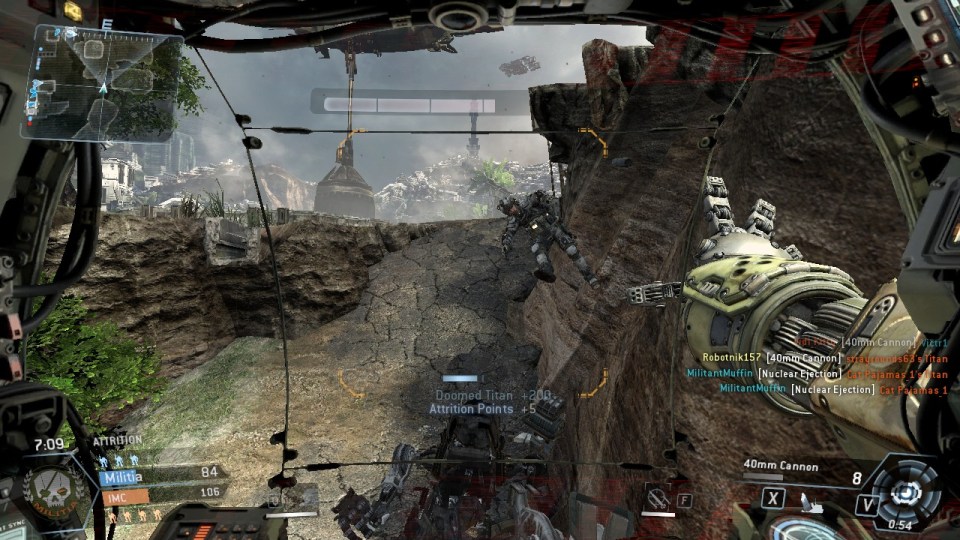Trigger the electric smoke ability icon
The height and width of the screenshot is (540, 960).
pos(655,495)
